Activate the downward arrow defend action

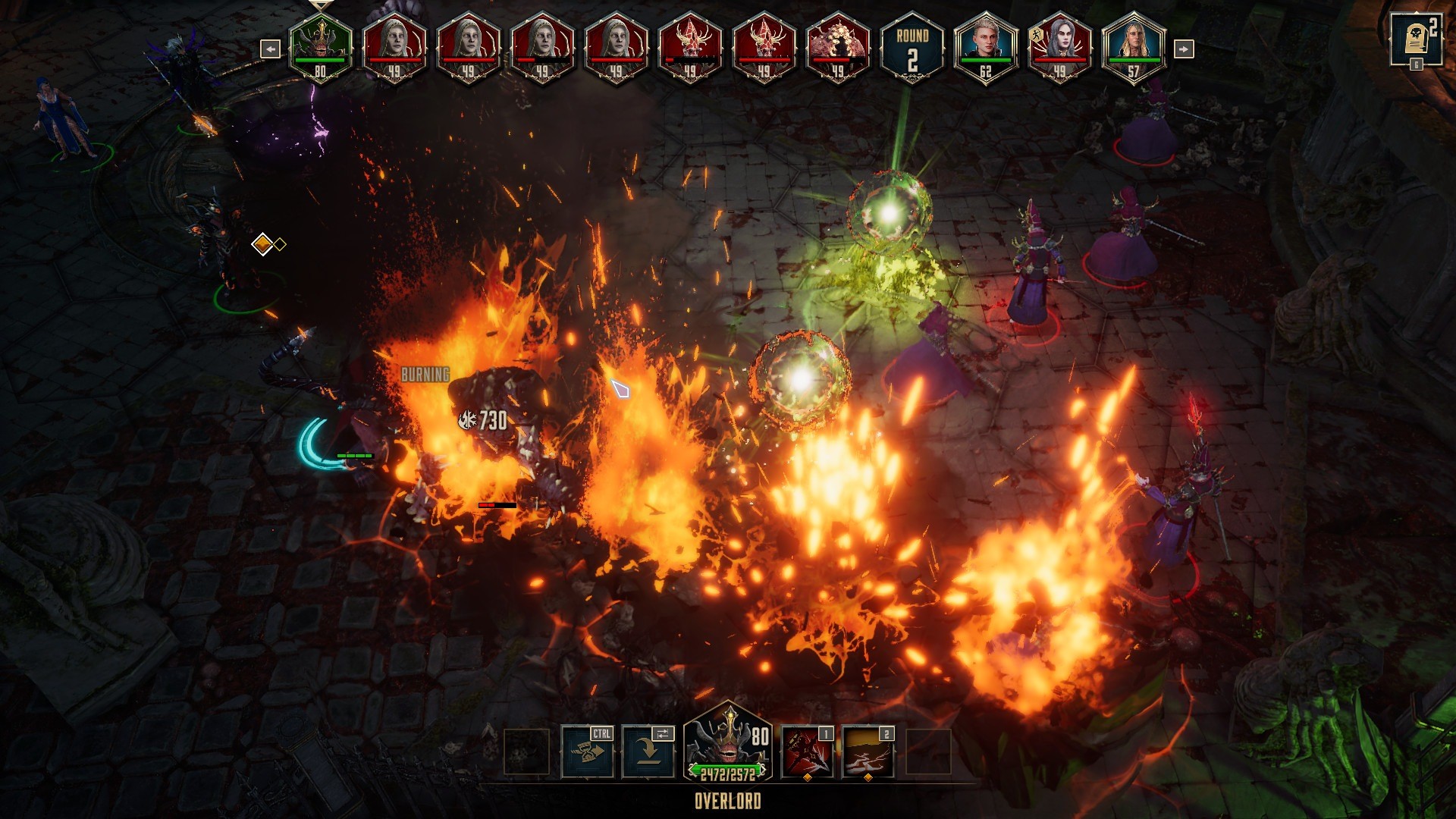point(648,752)
